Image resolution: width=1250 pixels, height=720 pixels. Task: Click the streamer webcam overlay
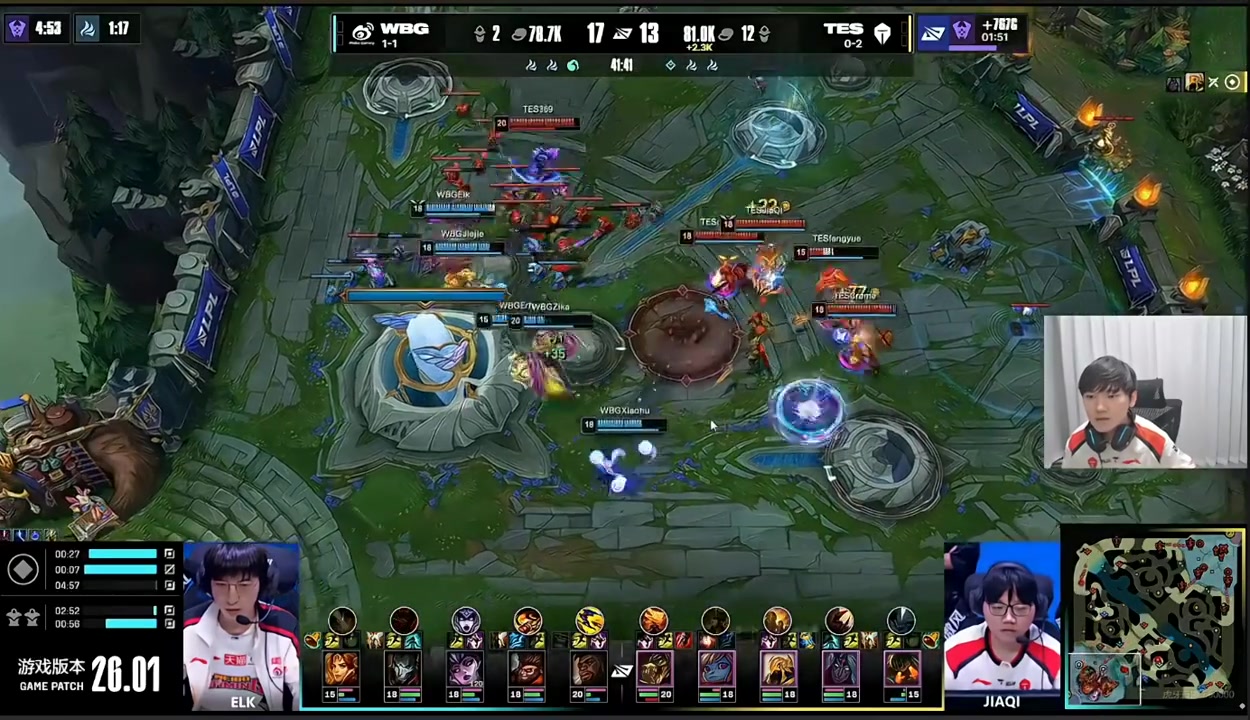[x=1145, y=392]
